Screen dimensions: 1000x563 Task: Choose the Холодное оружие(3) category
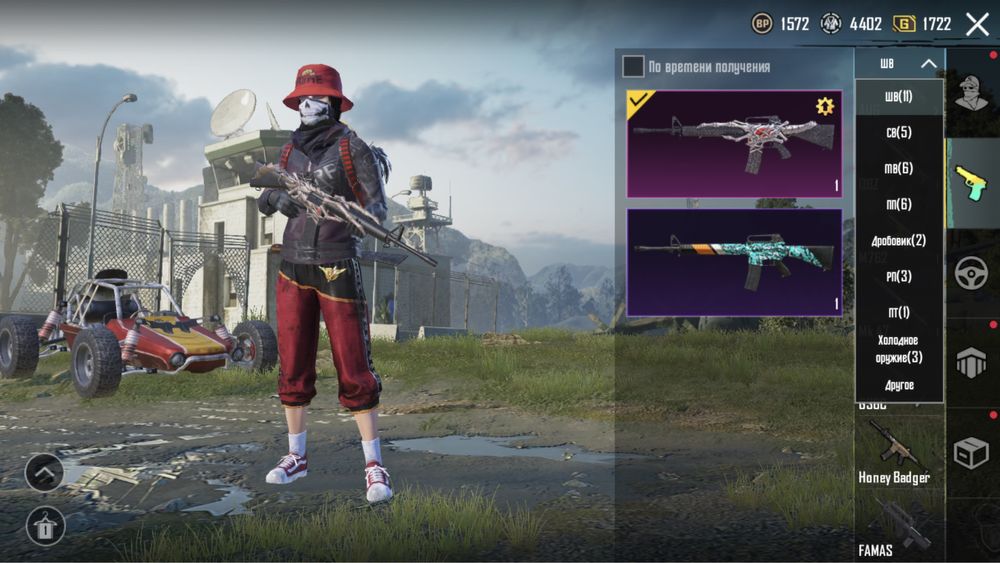click(x=899, y=349)
